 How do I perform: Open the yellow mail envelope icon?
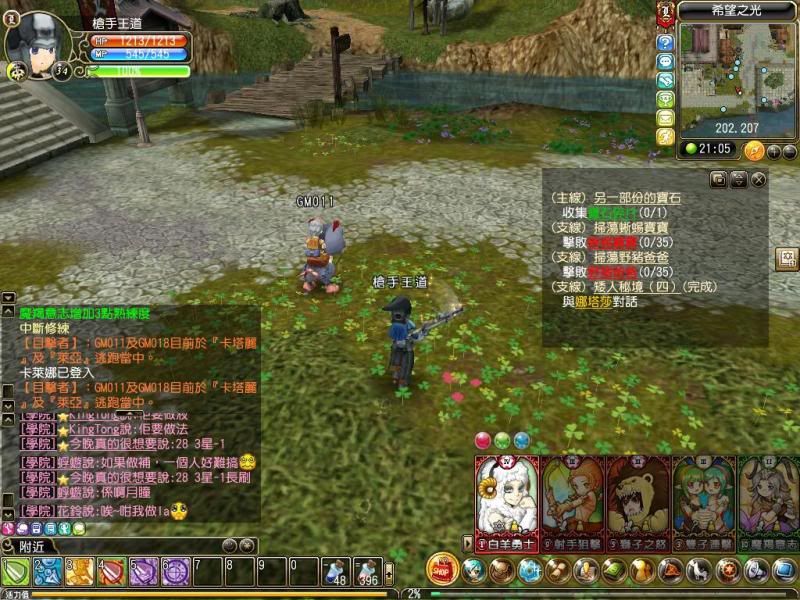pos(665,117)
